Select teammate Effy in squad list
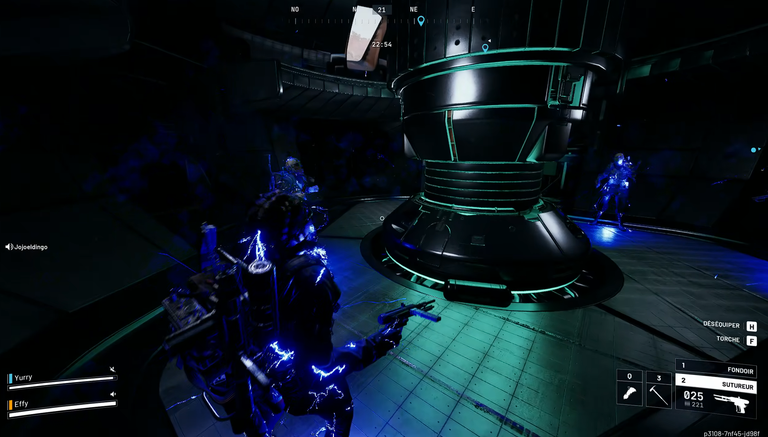 click(x=21, y=403)
